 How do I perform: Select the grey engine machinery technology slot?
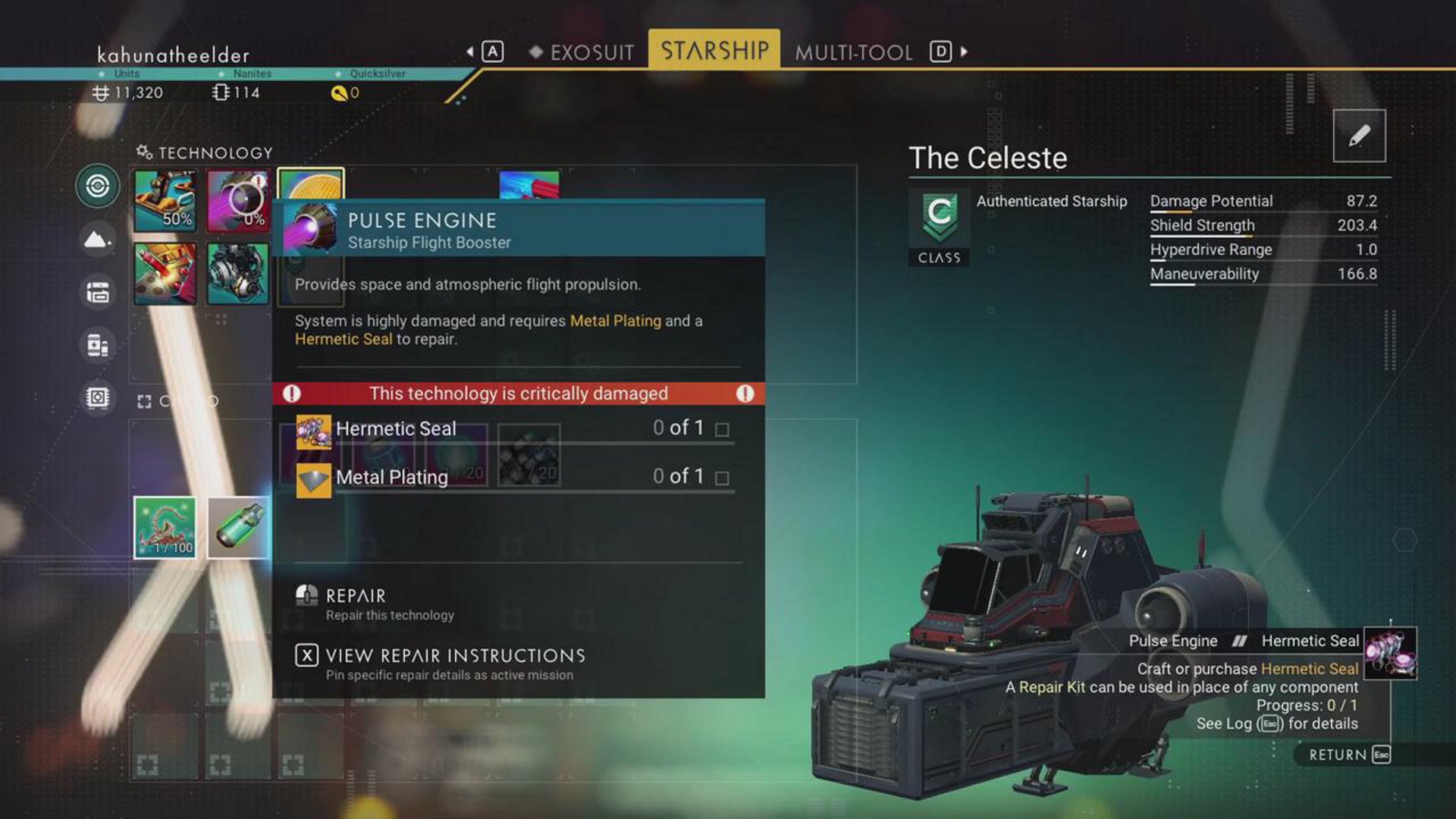pos(238,274)
